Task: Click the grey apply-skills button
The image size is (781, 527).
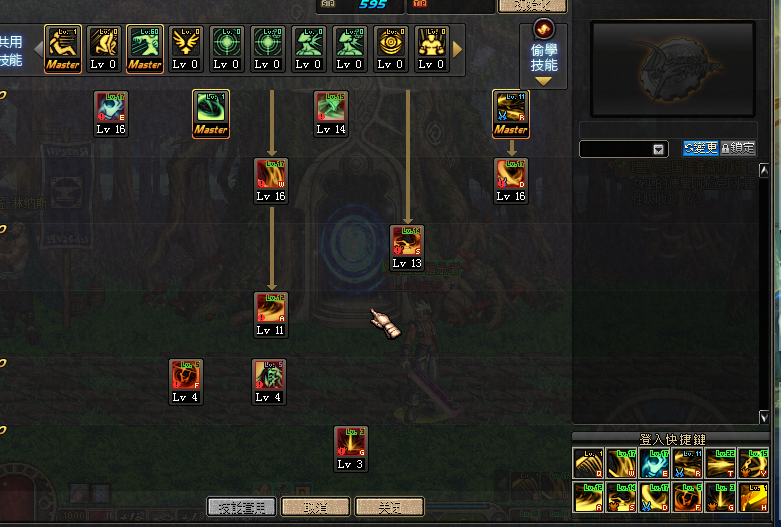Action: [241, 507]
